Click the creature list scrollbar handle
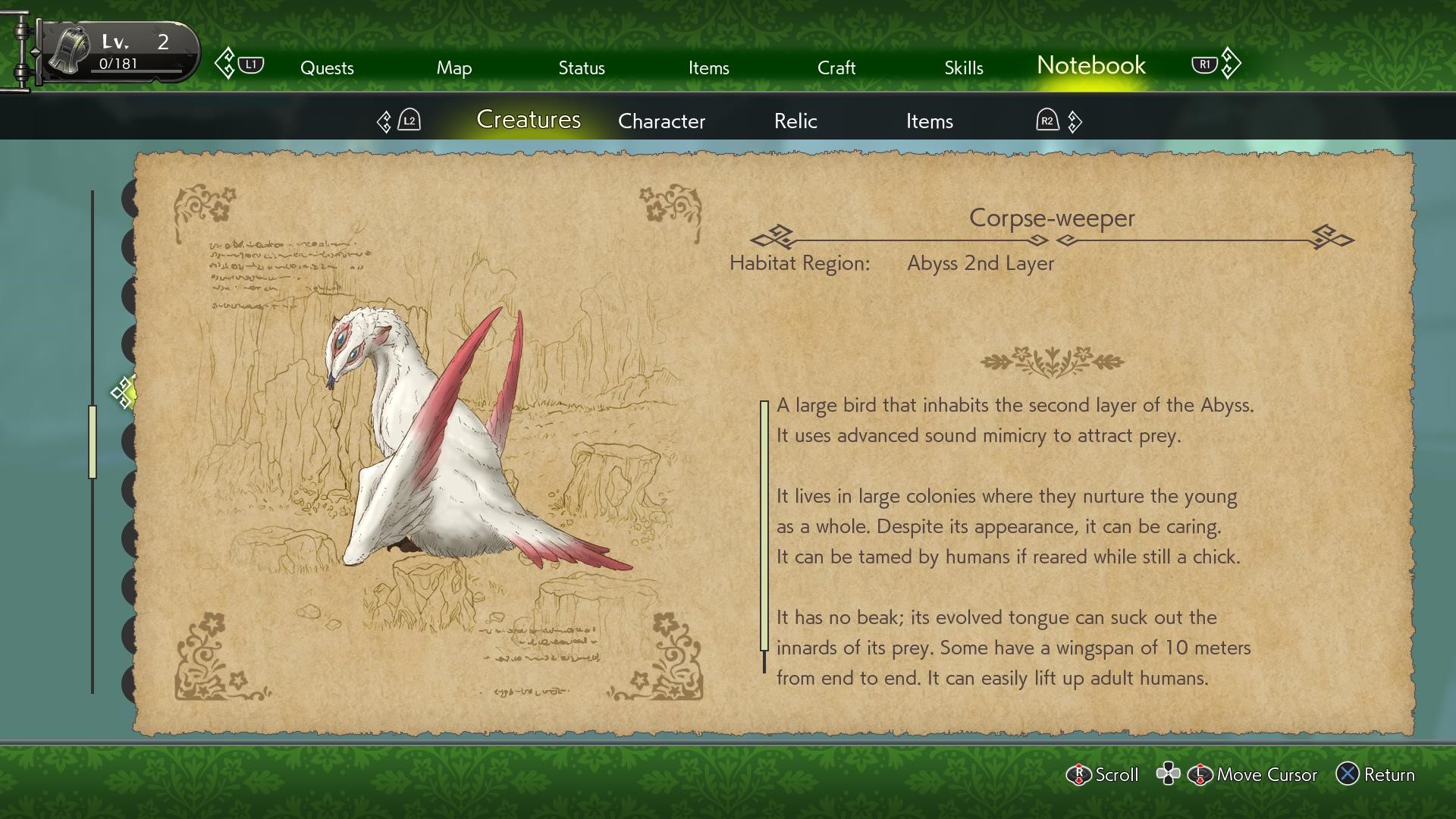Viewport: 1456px width, 819px height. pyautogui.click(x=93, y=442)
